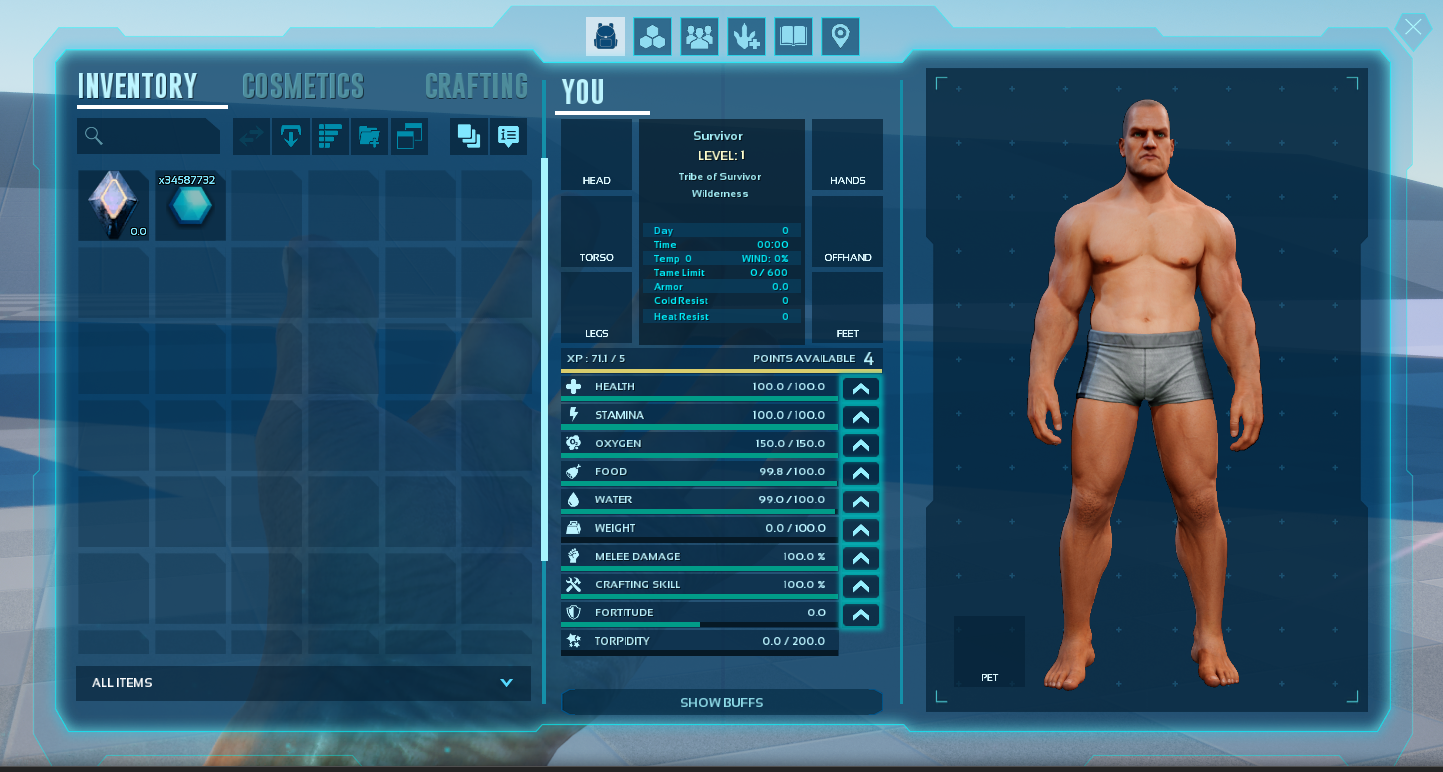1443x772 pixels.
Task: Show buffs on the character panel
Action: coord(721,703)
